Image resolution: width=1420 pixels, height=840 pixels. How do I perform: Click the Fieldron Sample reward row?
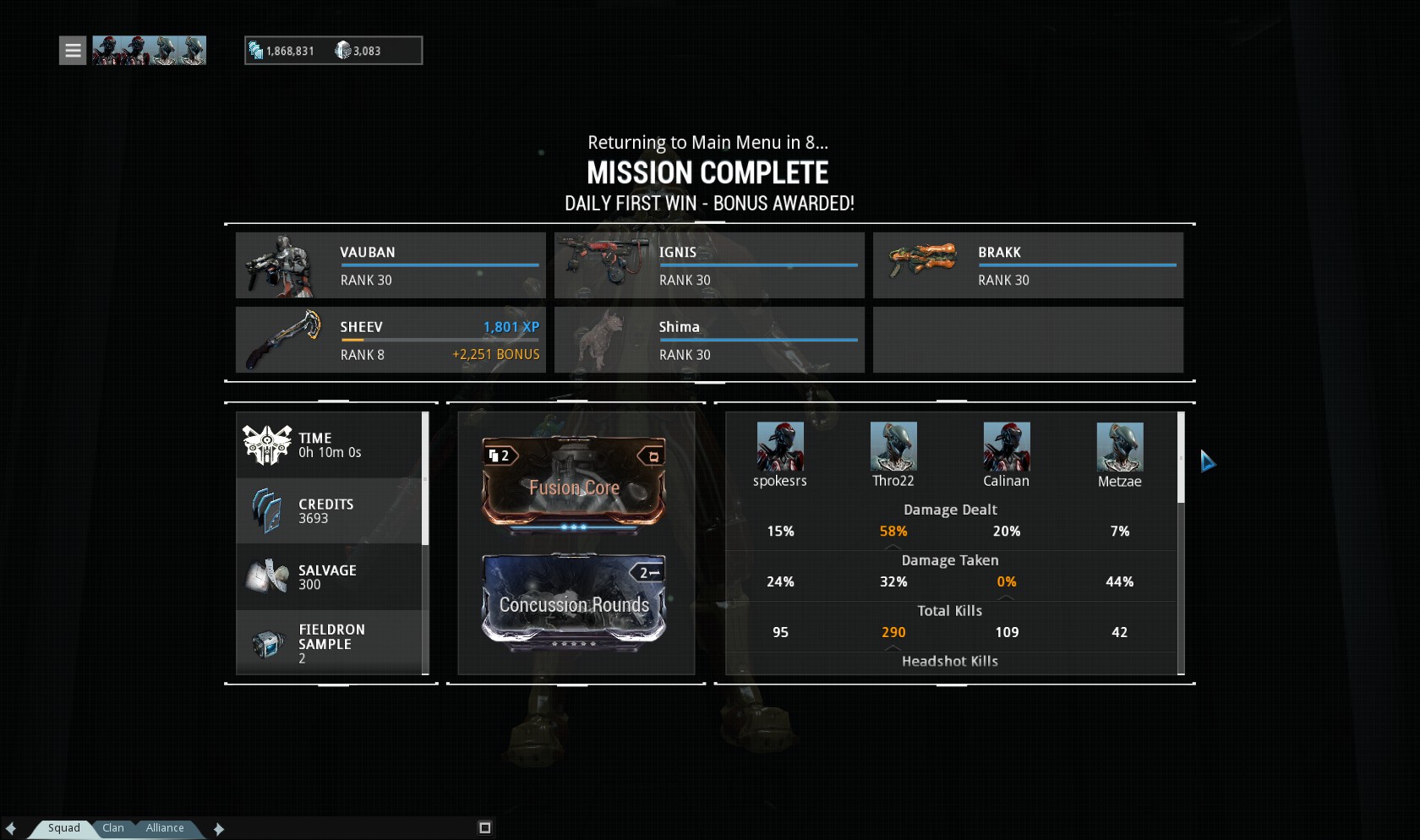330,643
